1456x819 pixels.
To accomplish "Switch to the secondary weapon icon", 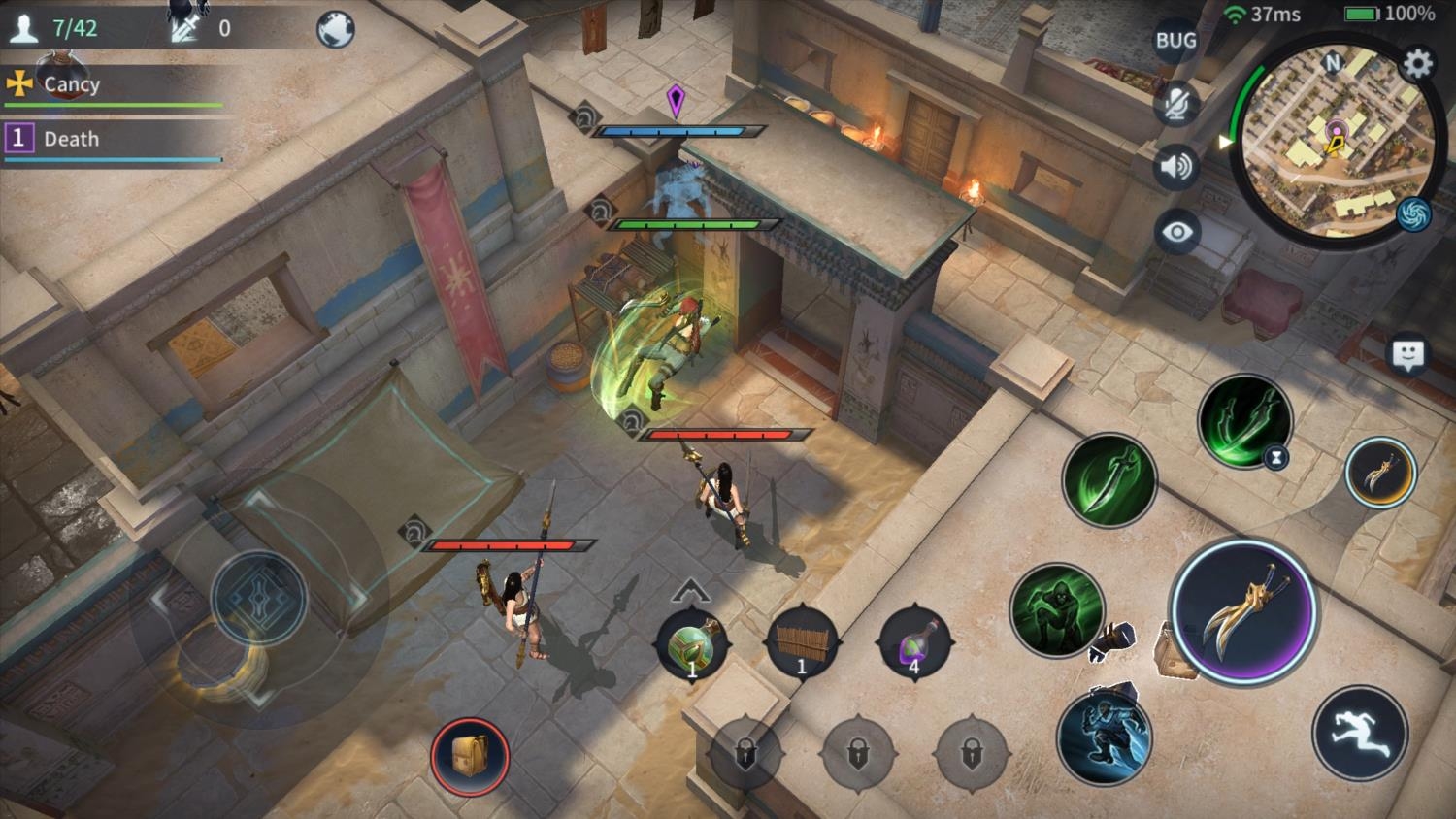I will tap(1380, 473).
